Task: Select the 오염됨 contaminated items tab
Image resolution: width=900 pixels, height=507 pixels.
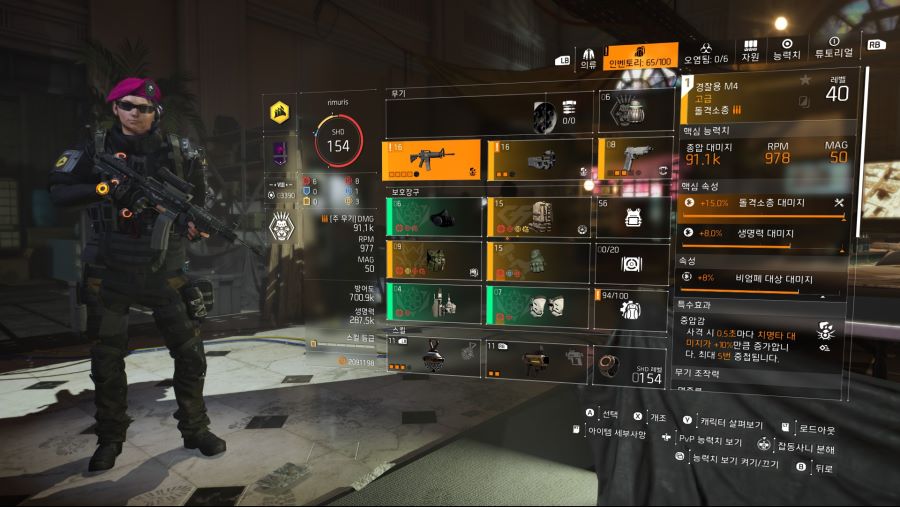Action: pyautogui.click(x=706, y=54)
